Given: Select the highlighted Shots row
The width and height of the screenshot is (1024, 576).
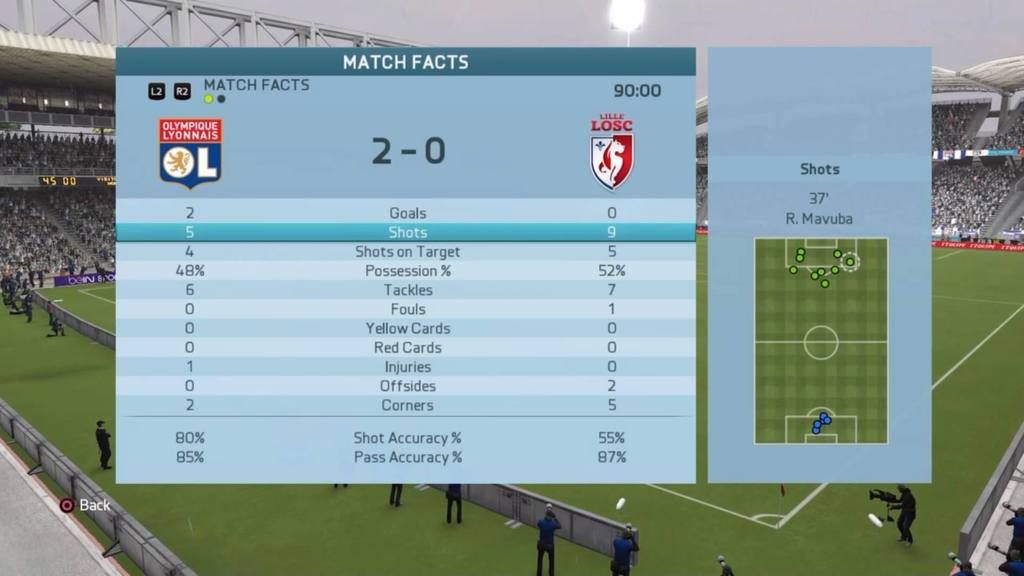Looking at the screenshot, I should [x=406, y=232].
